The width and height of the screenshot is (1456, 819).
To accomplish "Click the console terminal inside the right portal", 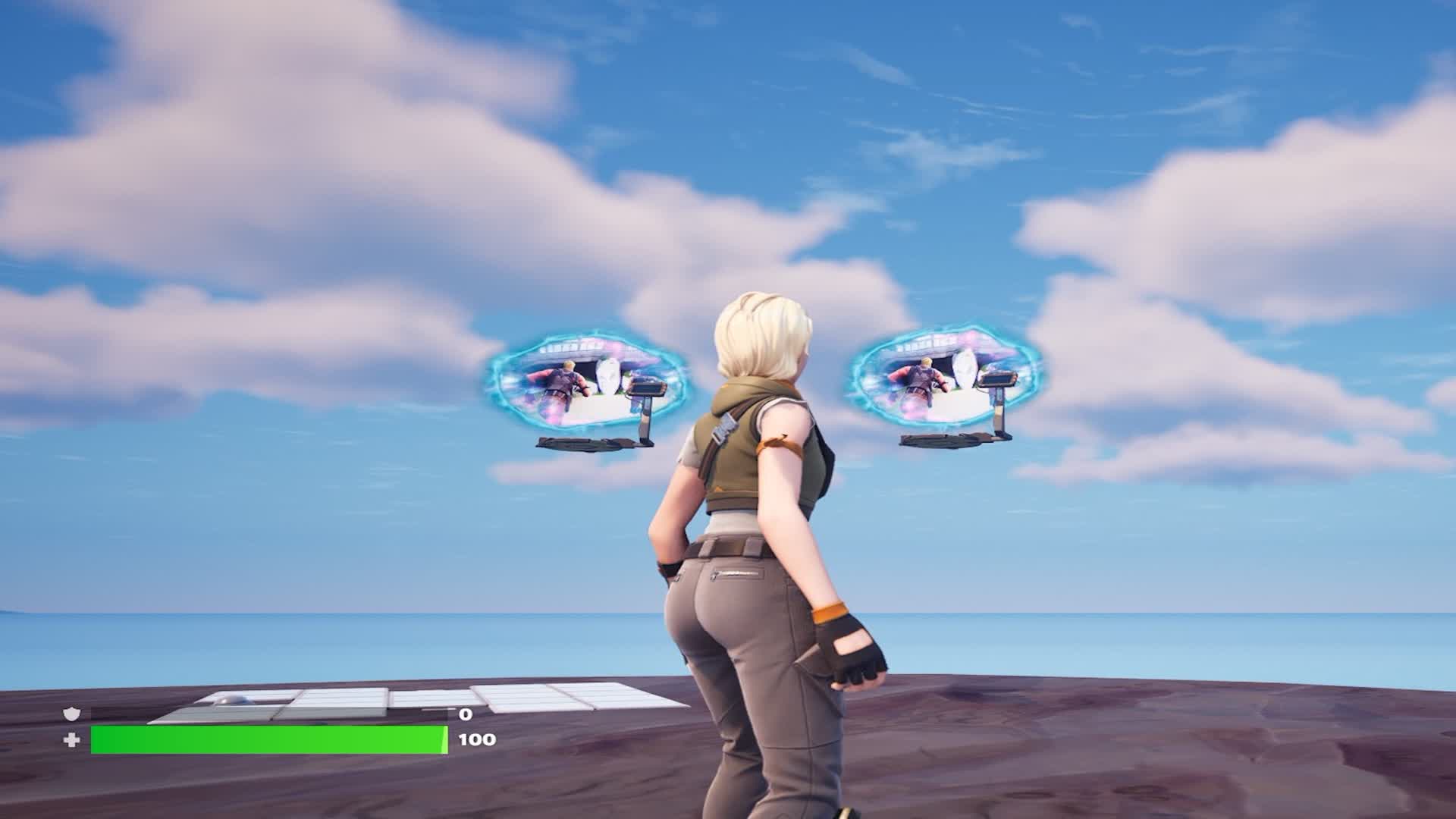I will pos(997,378).
